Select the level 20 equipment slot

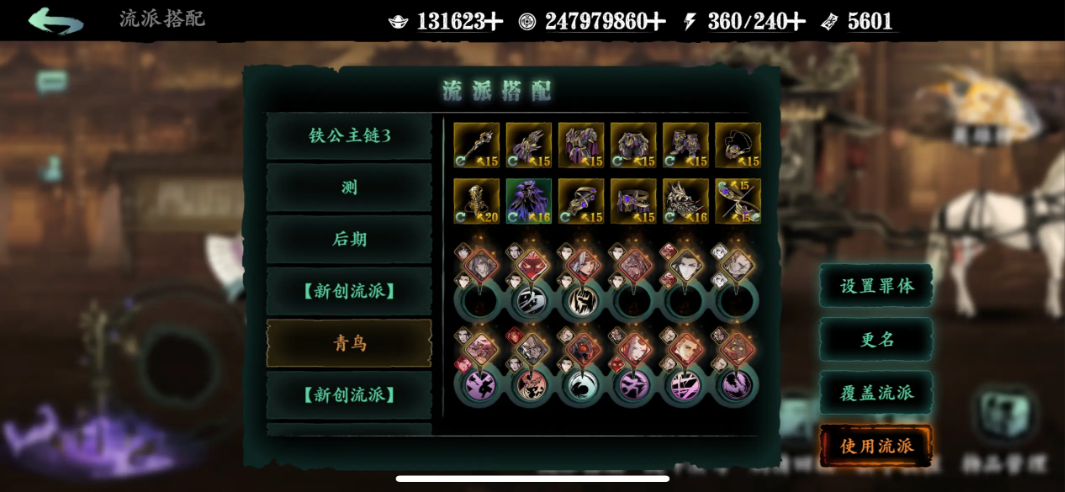click(x=477, y=201)
